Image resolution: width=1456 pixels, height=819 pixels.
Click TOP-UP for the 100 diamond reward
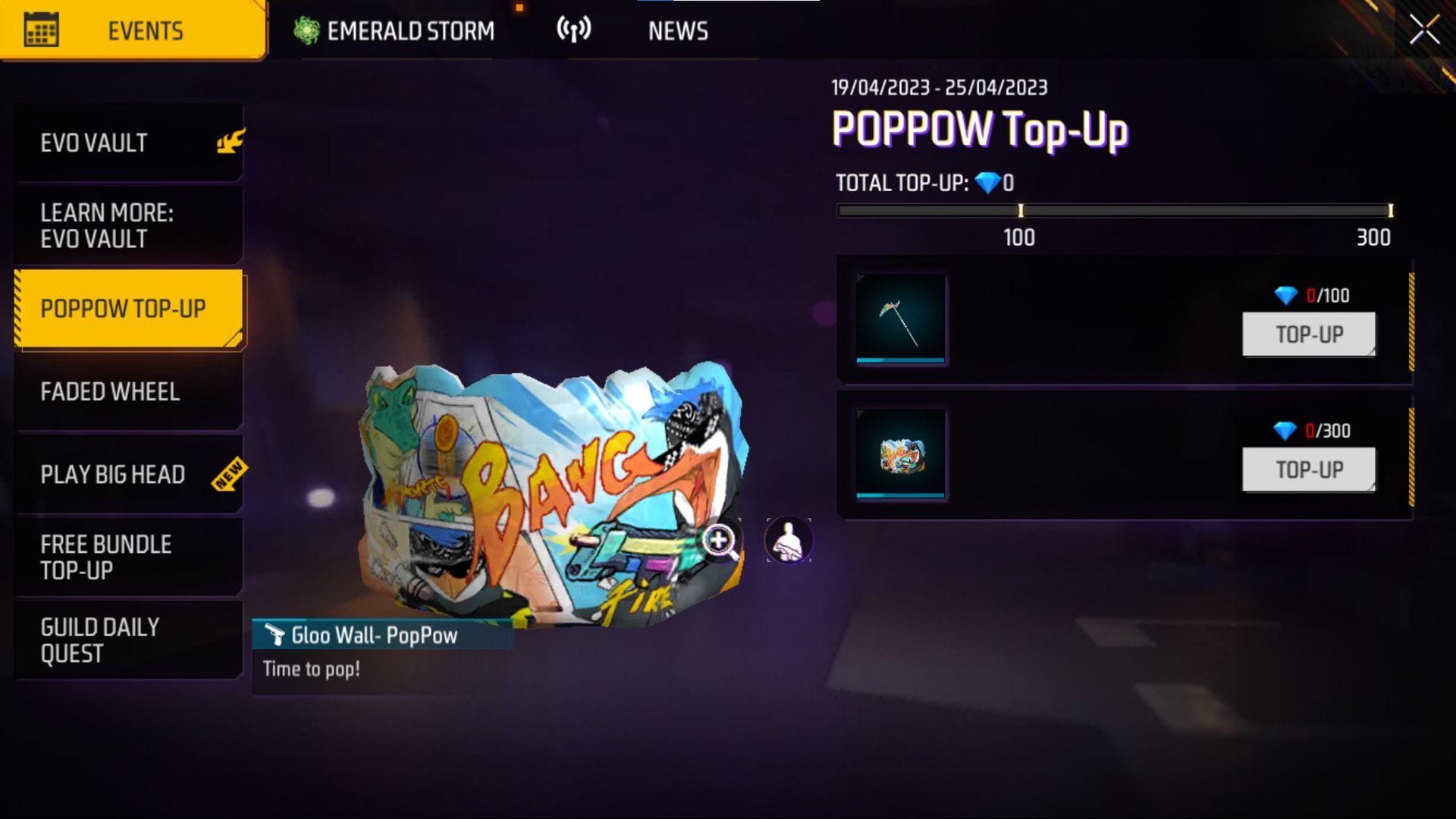click(1308, 334)
